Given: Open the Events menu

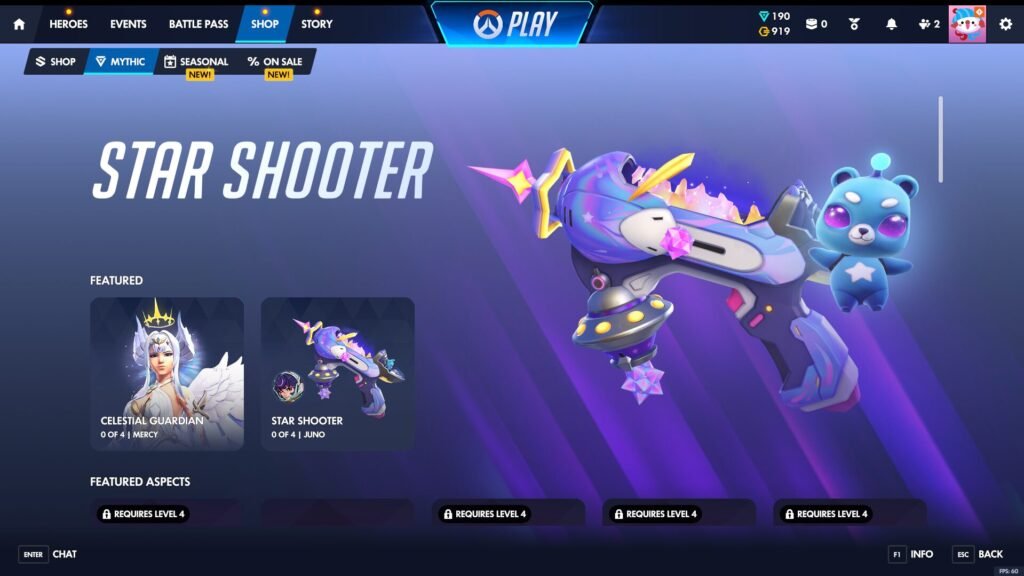Looking at the screenshot, I should (x=128, y=24).
